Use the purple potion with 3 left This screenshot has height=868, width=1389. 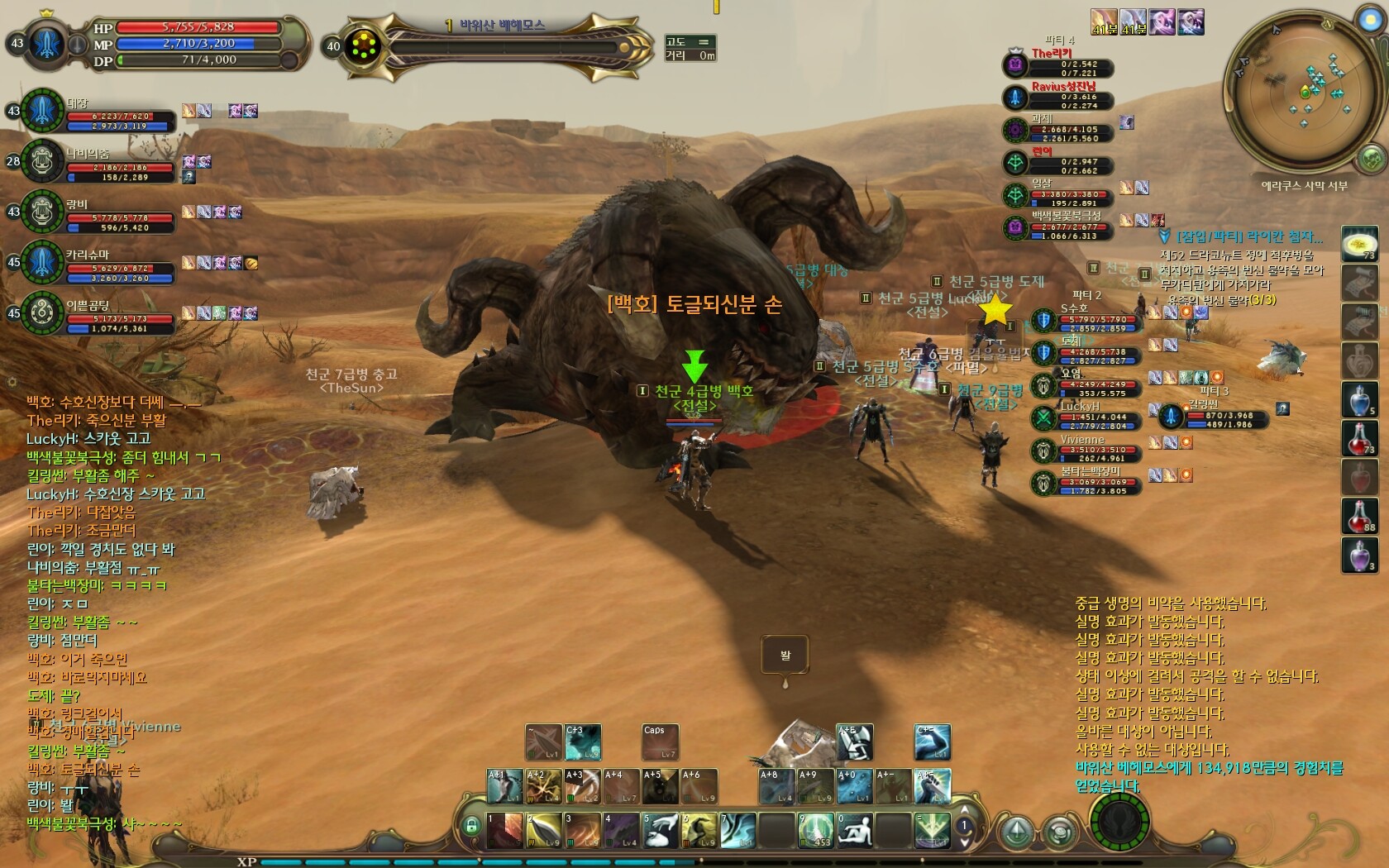click(x=1359, y=555)
